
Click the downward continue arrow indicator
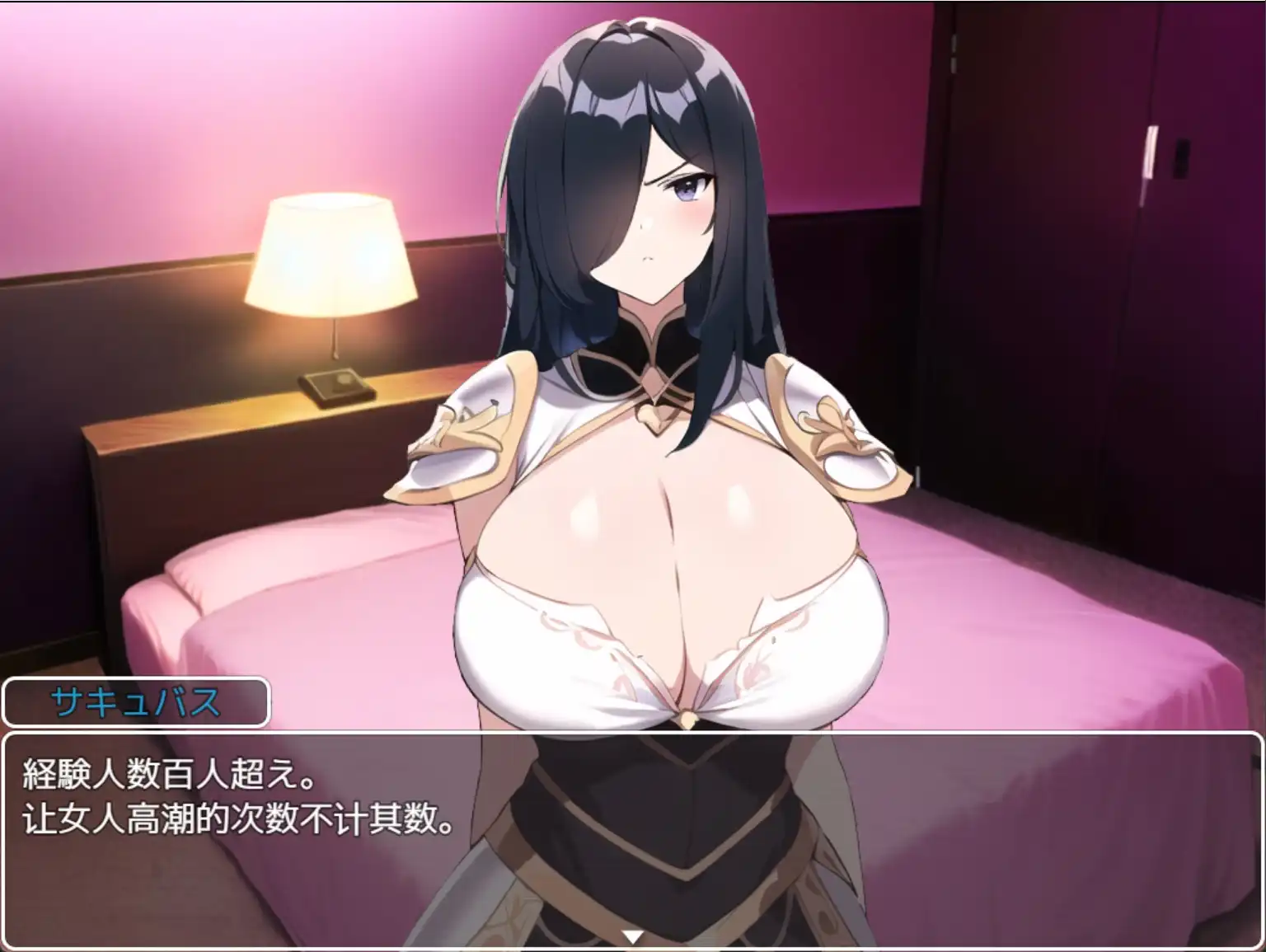coord(632,935)
